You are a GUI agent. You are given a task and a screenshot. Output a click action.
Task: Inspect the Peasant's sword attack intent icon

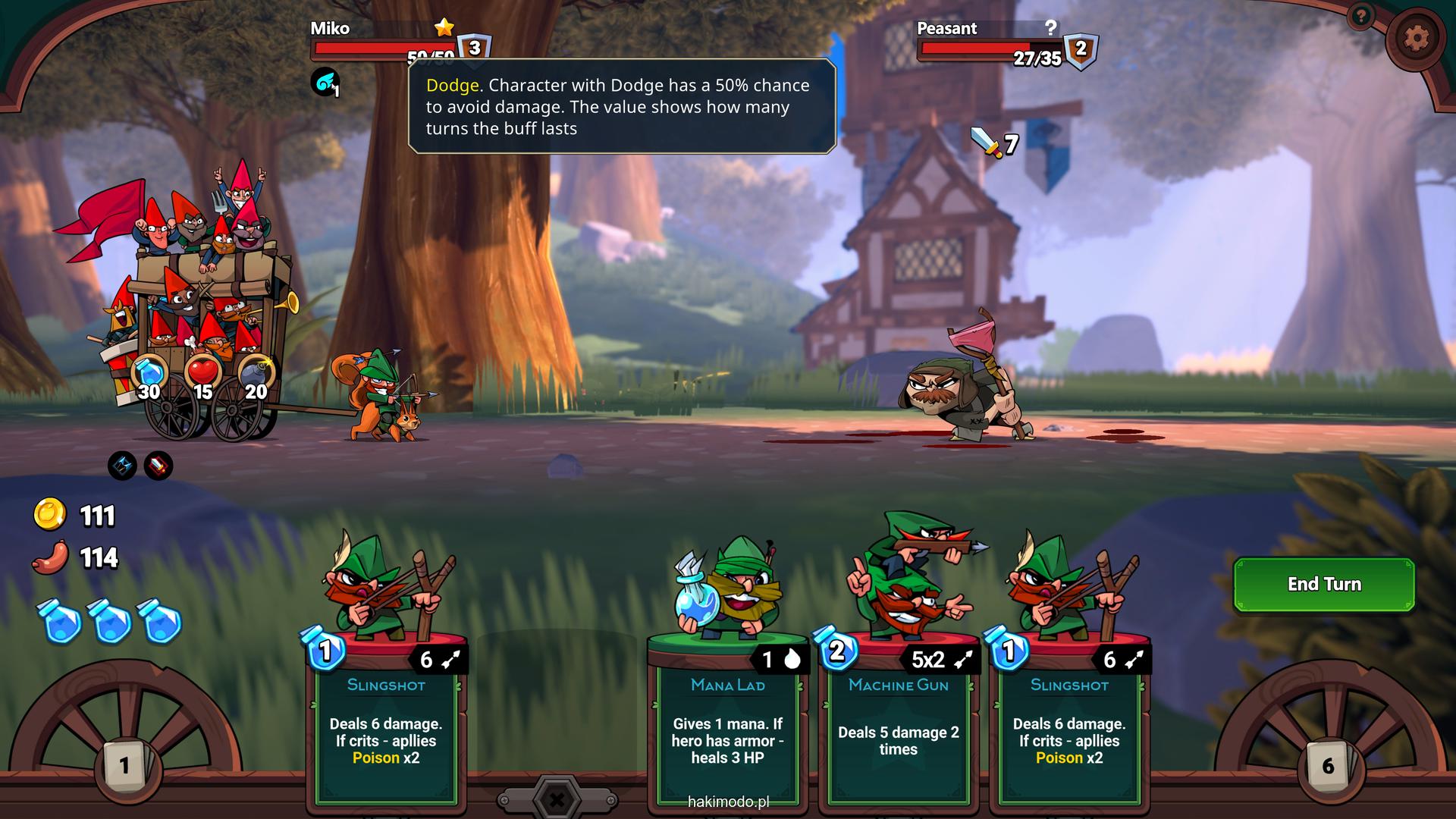coord(987,142)
